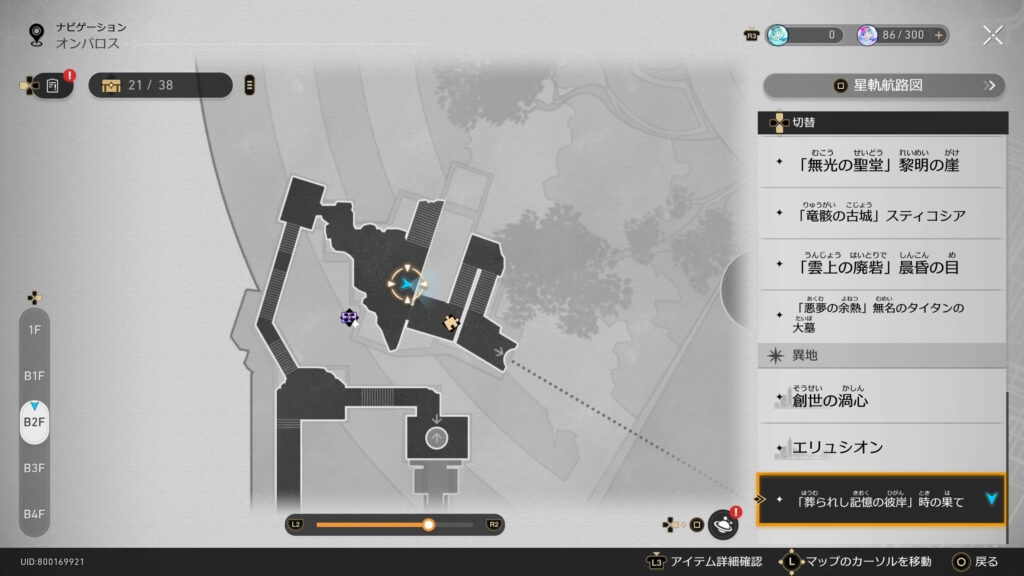This screenshot has width=1024, height=576.
Task: Select the golden puzzle piece map marker
Action: point(451,322)
